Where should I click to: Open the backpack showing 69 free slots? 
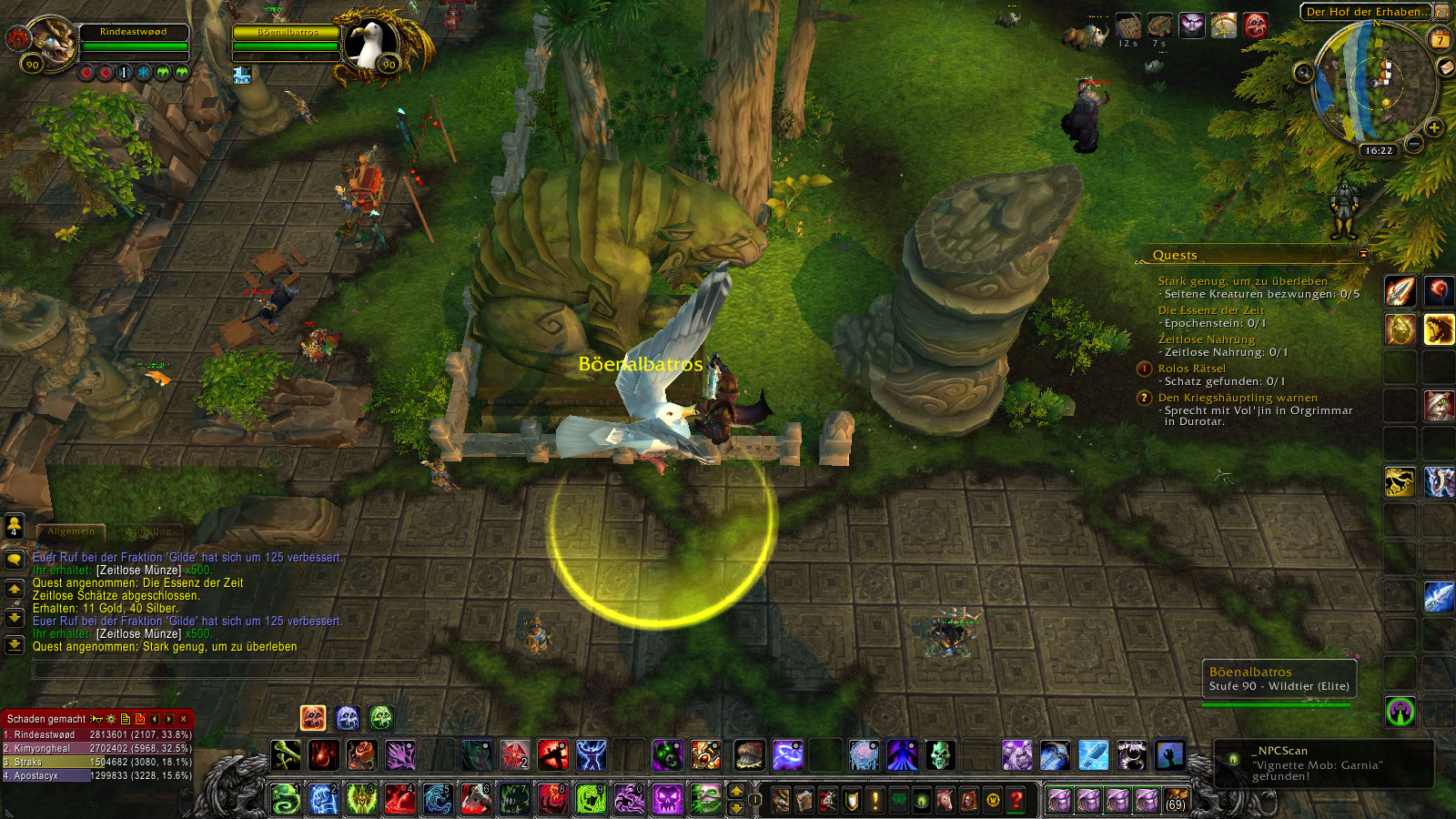click(1176, 801)
